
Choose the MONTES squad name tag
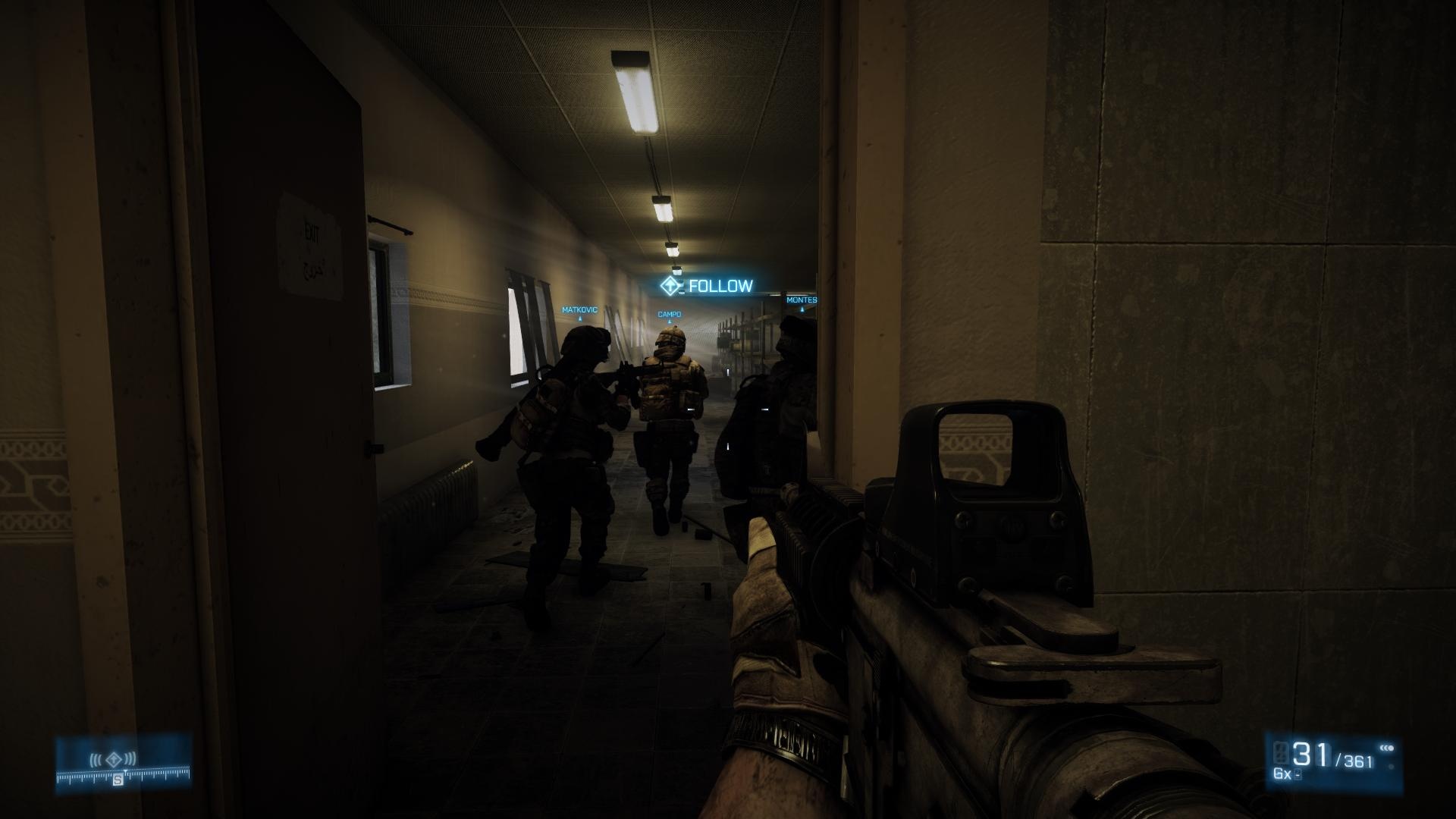(x=801, y=300)
